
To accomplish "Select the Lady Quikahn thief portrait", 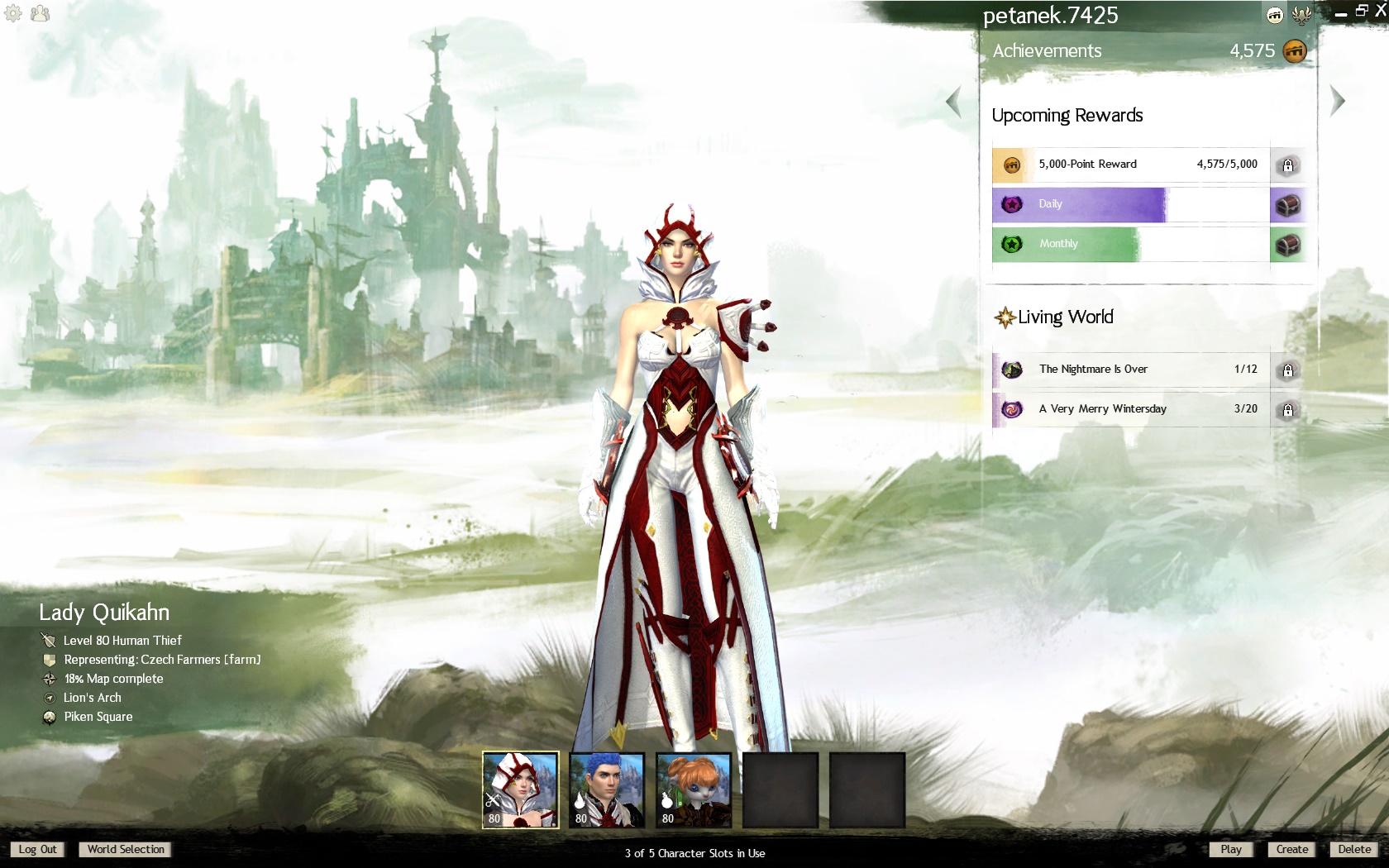I will [521, 789].
